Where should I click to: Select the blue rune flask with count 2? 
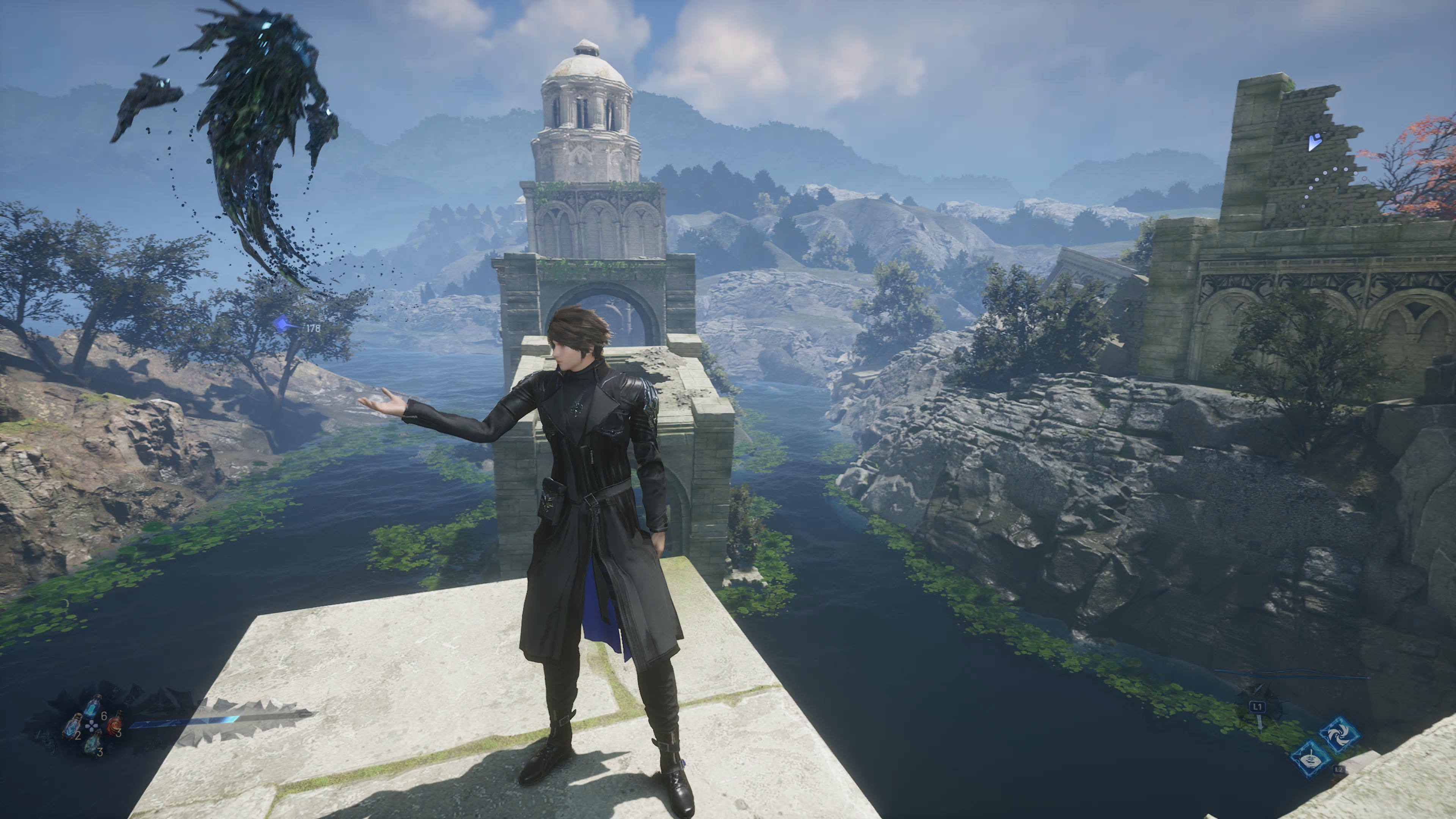coord(72,727)
